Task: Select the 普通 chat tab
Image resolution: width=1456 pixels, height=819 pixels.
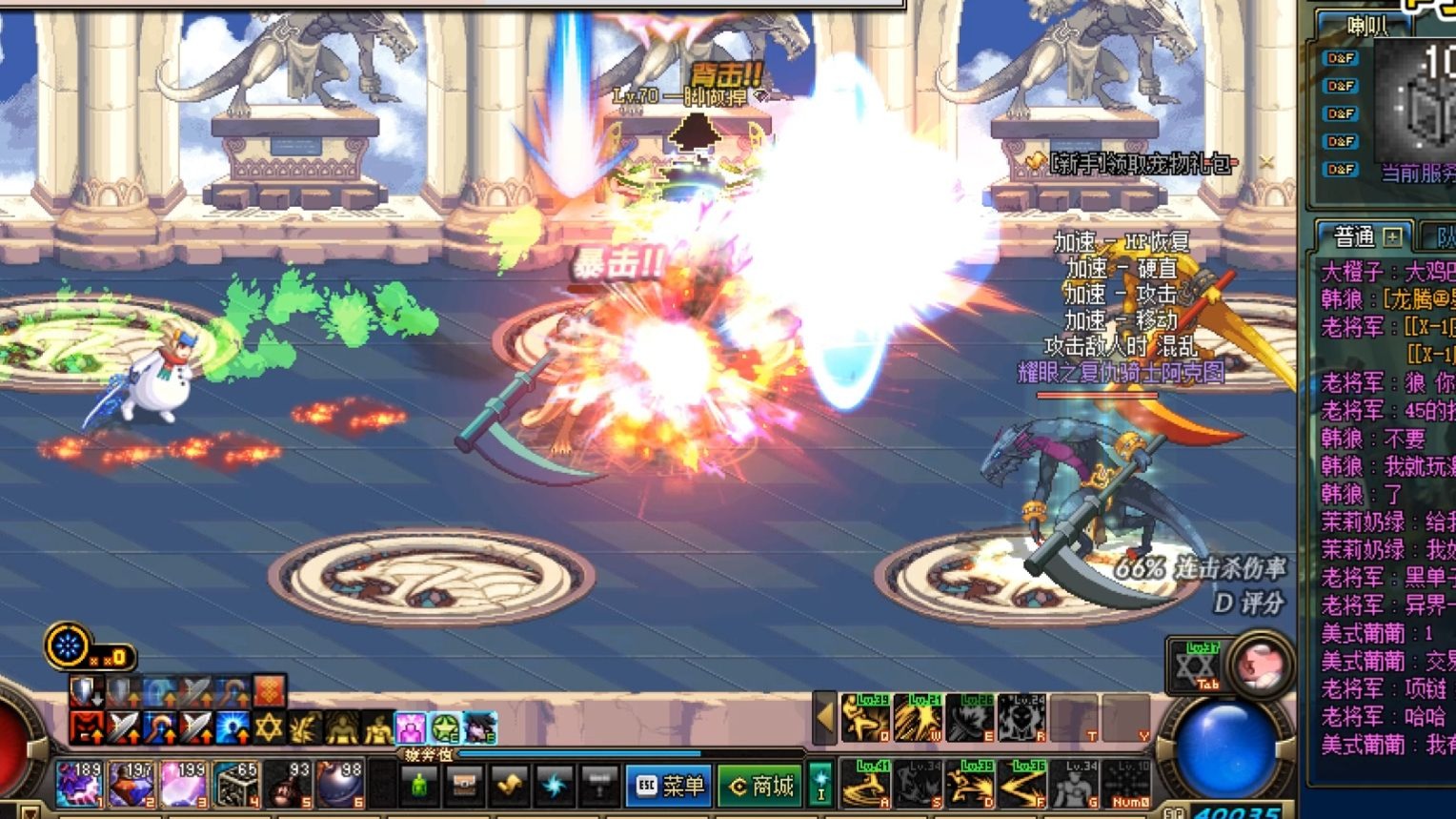Action: 1355,236
